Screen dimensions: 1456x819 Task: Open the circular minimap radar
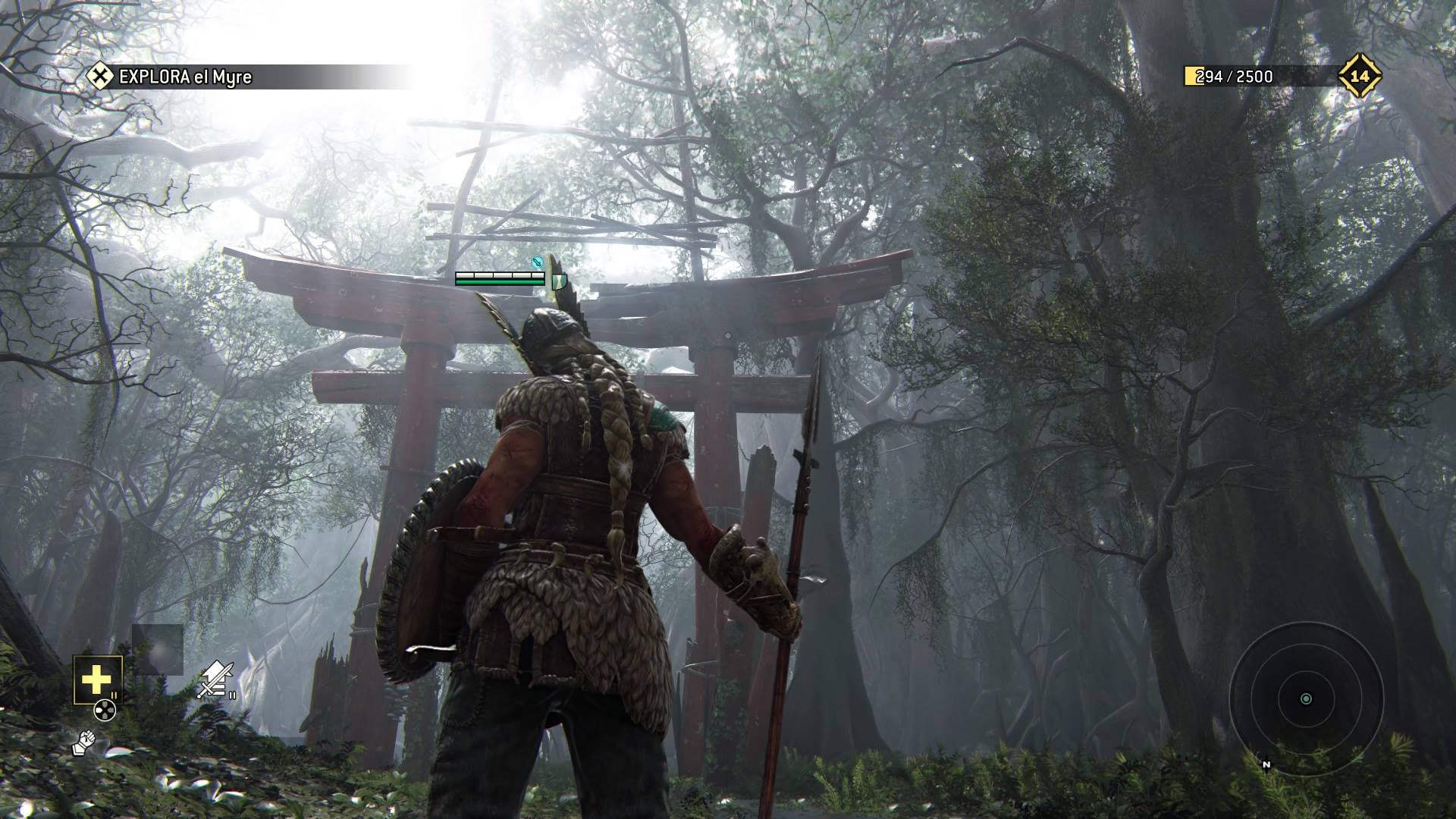(x=1305, y=698)
